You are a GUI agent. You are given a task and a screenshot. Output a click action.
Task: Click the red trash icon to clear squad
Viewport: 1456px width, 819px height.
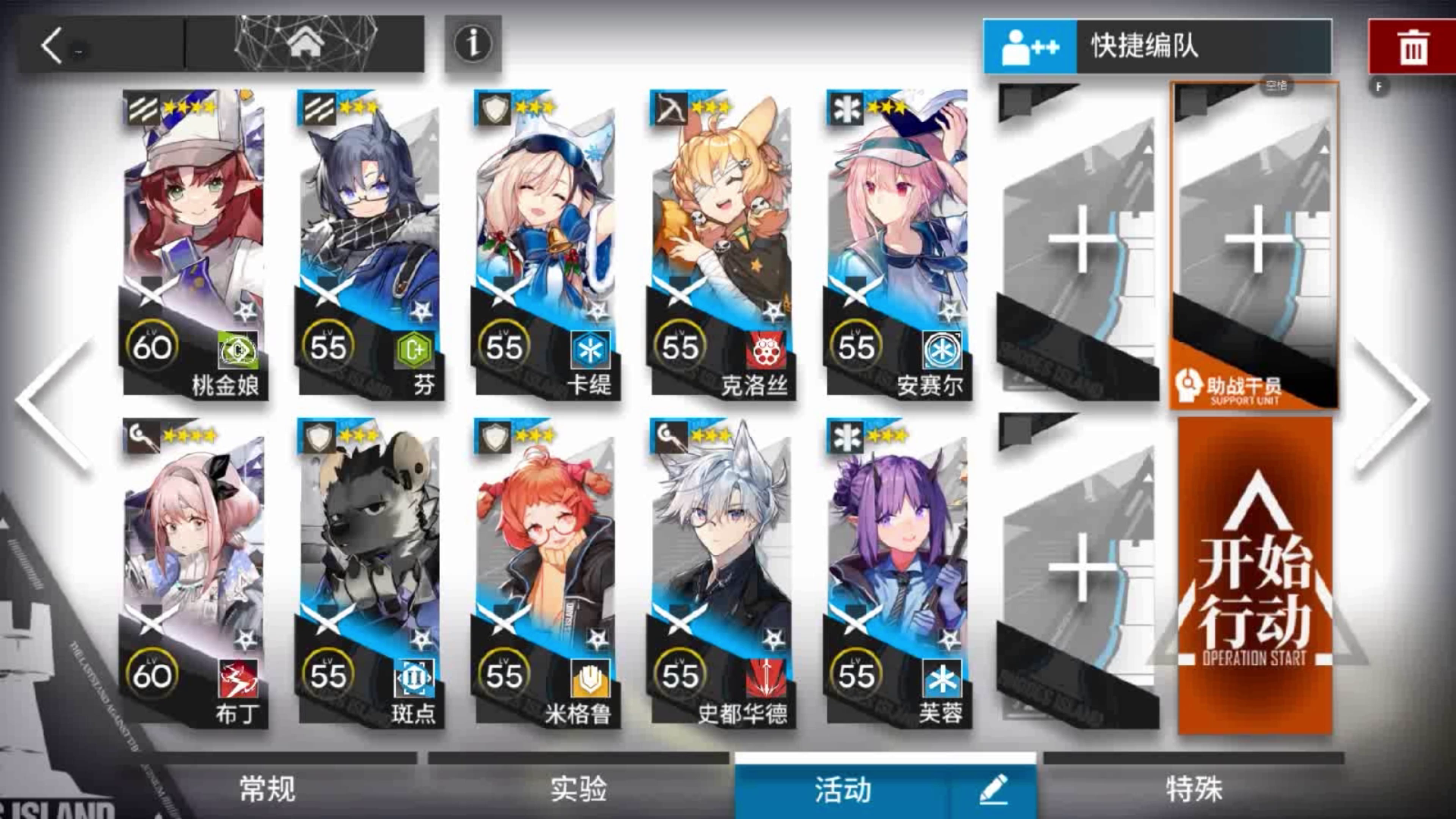(x=1410, y=45)
